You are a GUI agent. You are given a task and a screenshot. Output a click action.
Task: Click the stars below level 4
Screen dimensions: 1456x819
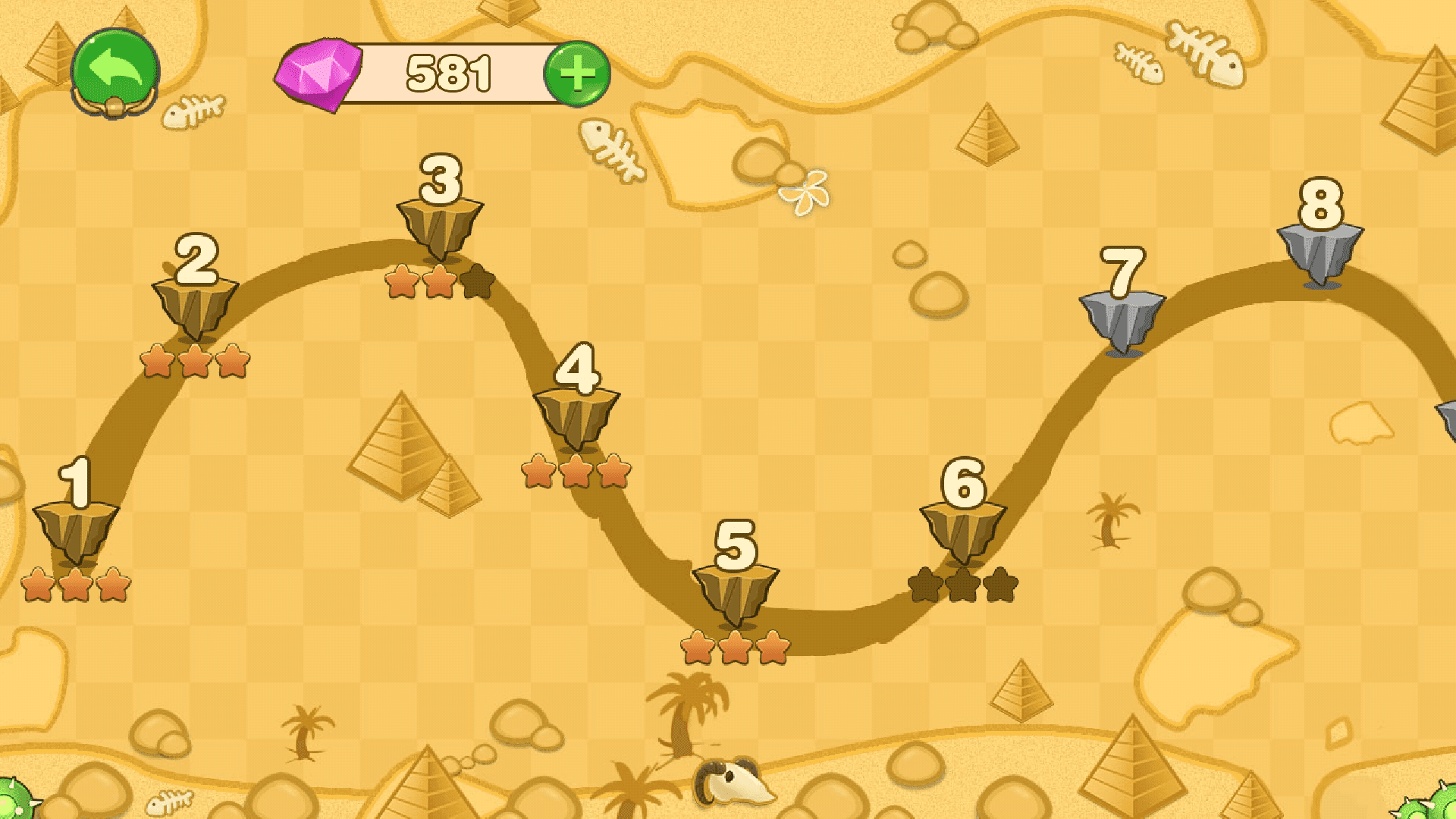(x=574, y=472)
